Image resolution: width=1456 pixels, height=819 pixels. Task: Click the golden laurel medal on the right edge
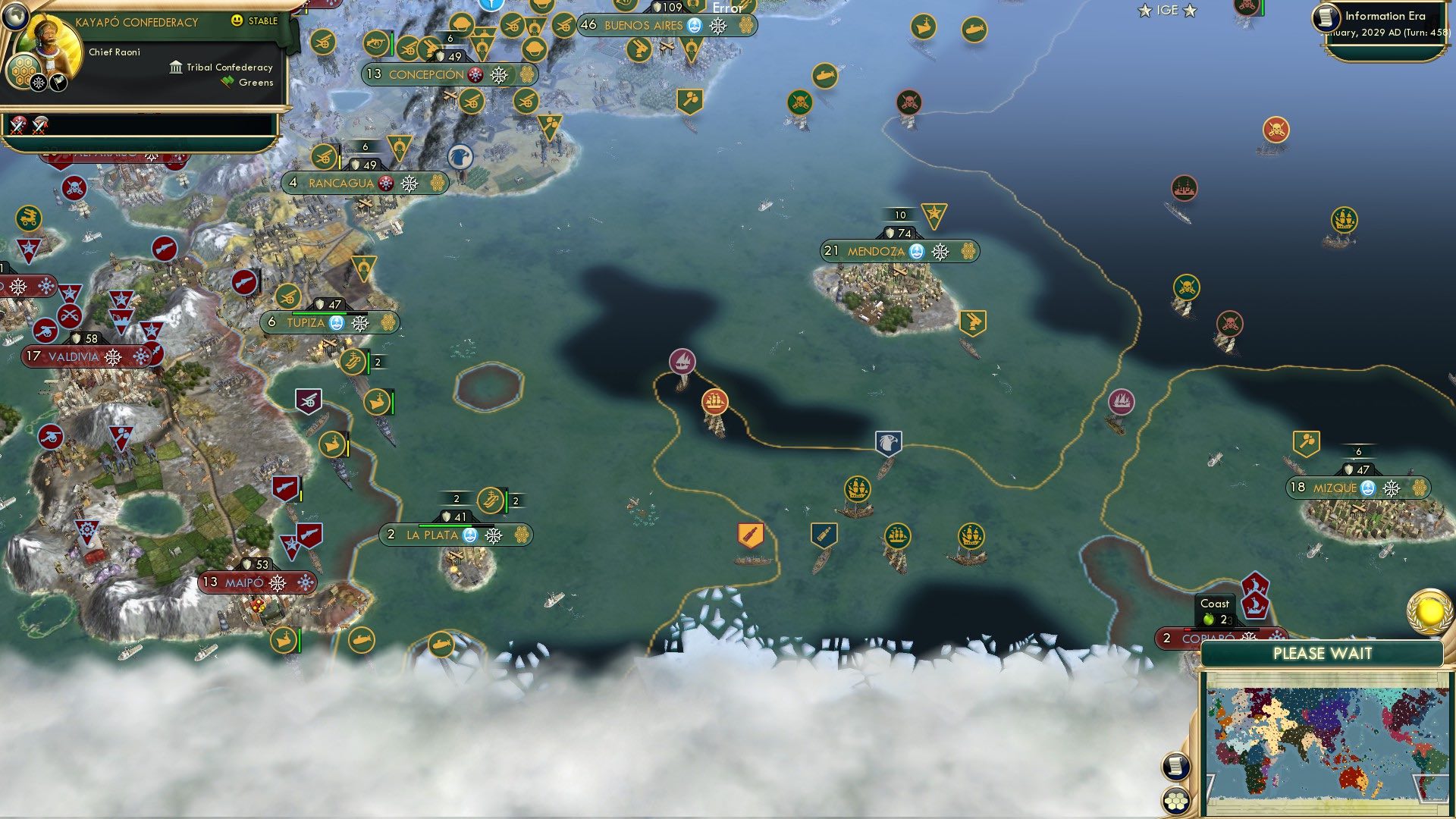click(1430, 611)
